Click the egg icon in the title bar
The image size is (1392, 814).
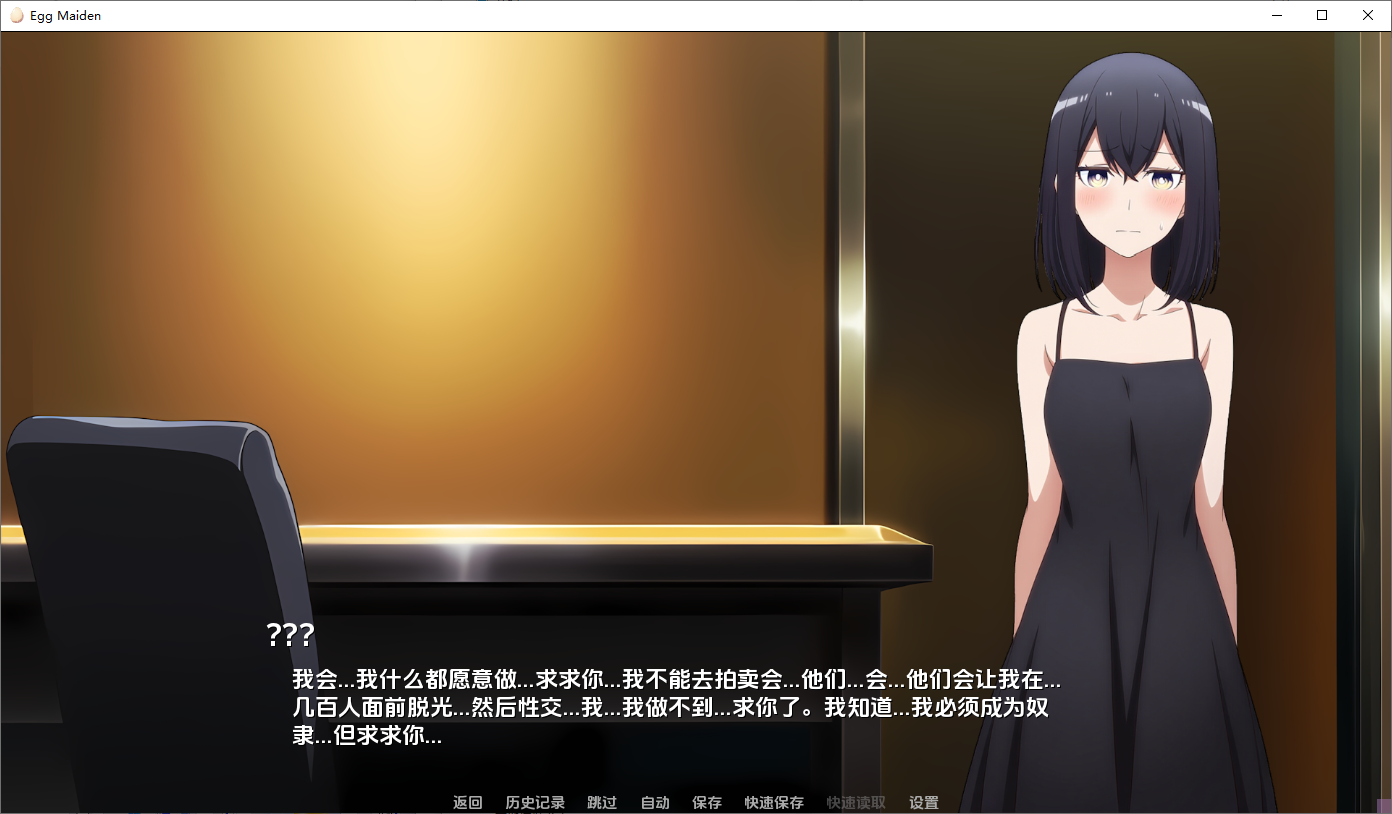click(x=17, y=15)
